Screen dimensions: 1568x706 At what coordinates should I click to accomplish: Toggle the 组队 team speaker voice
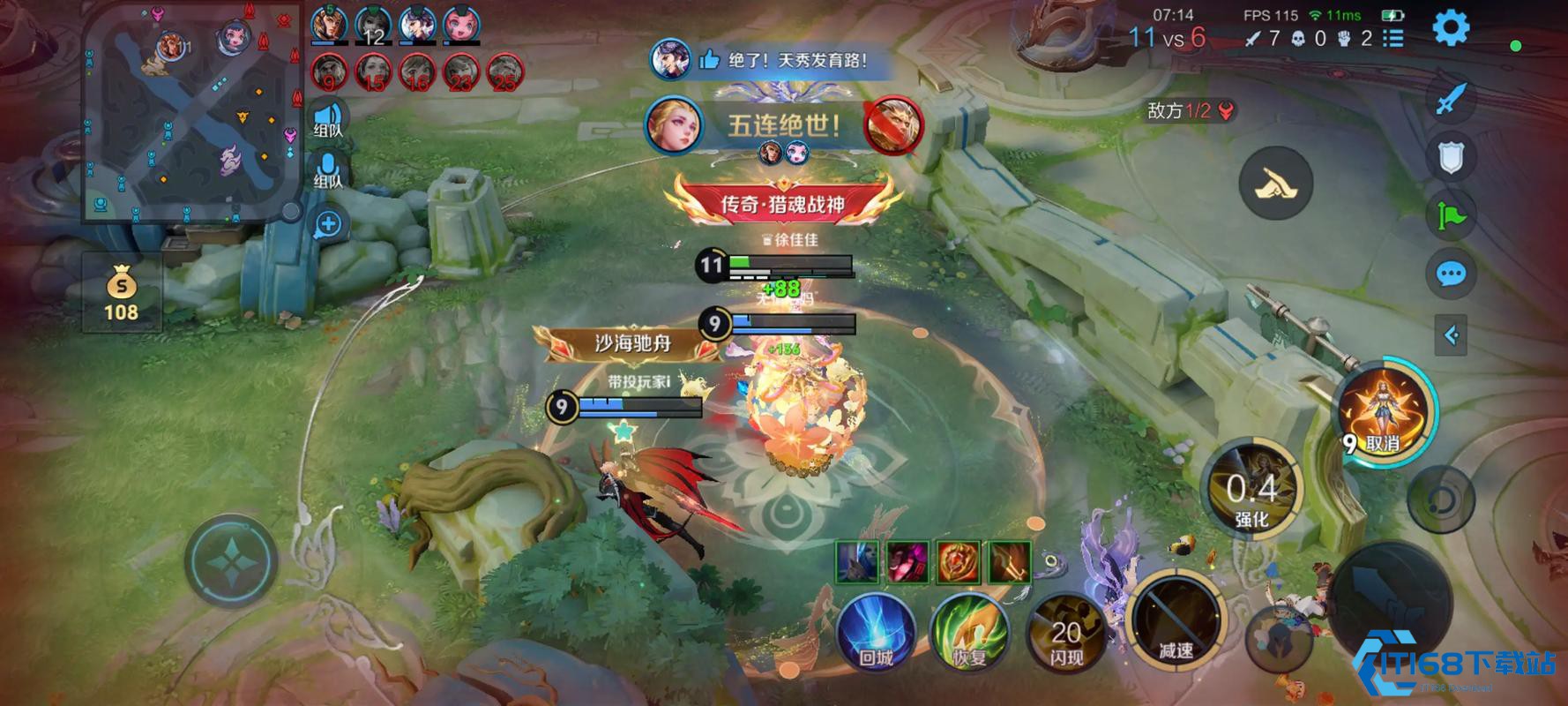(328, 118)
